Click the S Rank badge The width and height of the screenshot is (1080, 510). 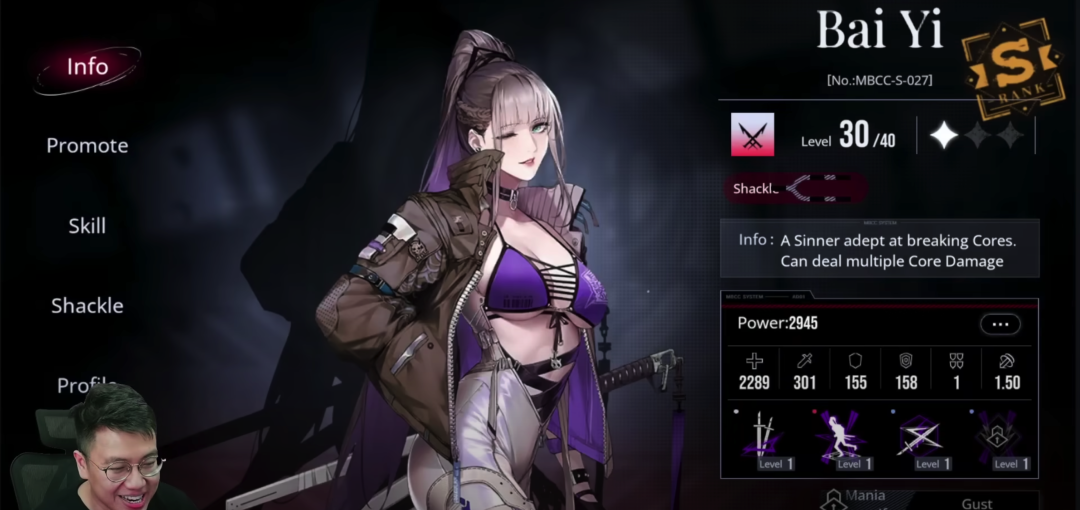pyautogui.click(x=1011, y=65)
